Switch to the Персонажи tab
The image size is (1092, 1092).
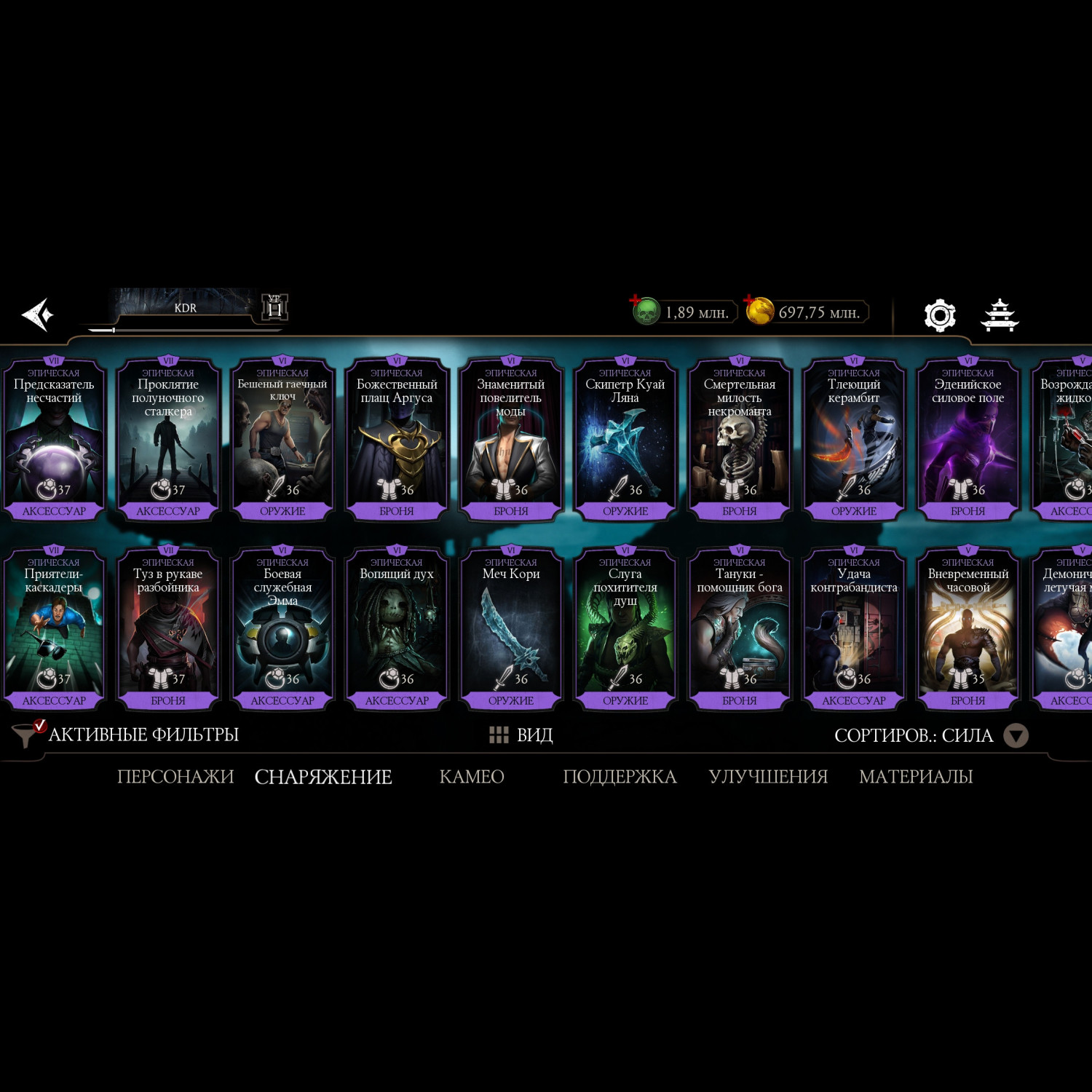pos(175,777)
